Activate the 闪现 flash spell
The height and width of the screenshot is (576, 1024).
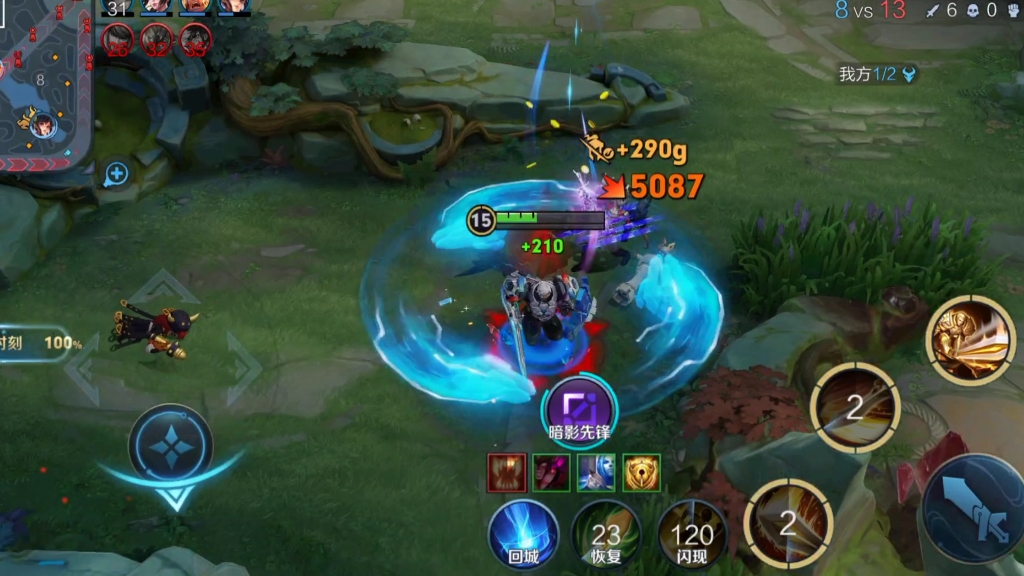click(x=692, y=534)
